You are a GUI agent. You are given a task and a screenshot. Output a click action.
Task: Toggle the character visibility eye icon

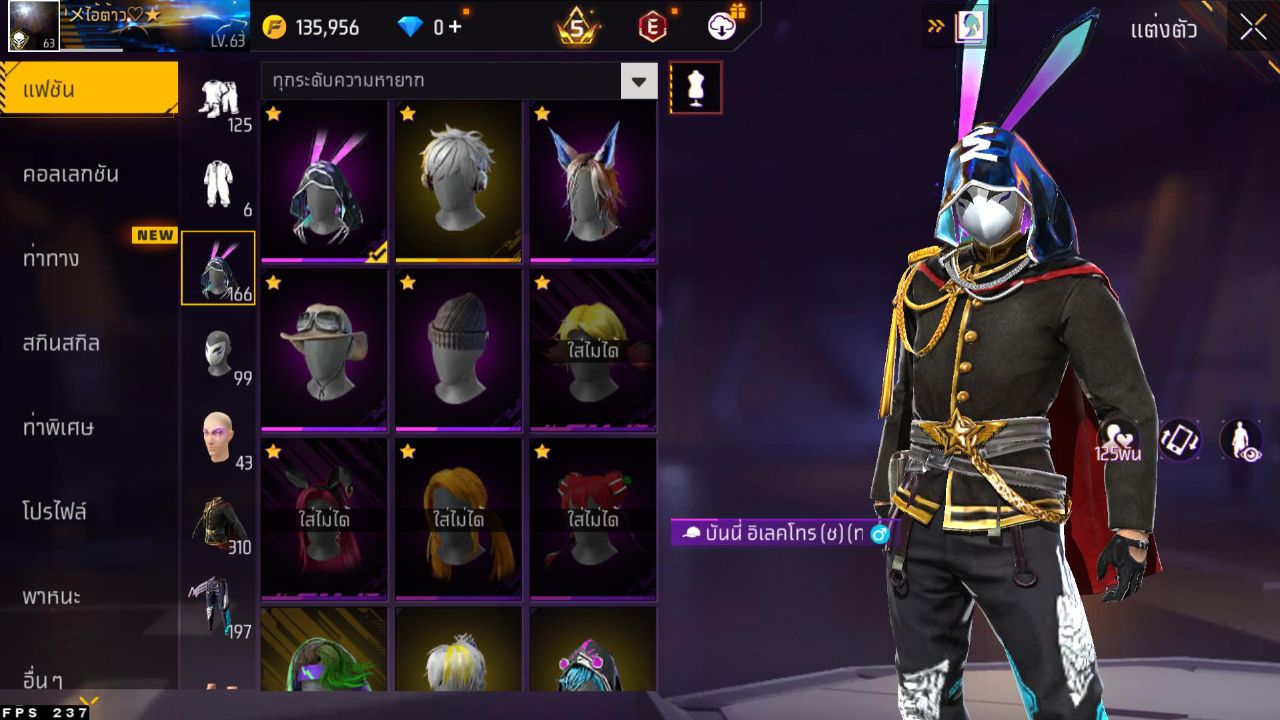point(1240,440)
